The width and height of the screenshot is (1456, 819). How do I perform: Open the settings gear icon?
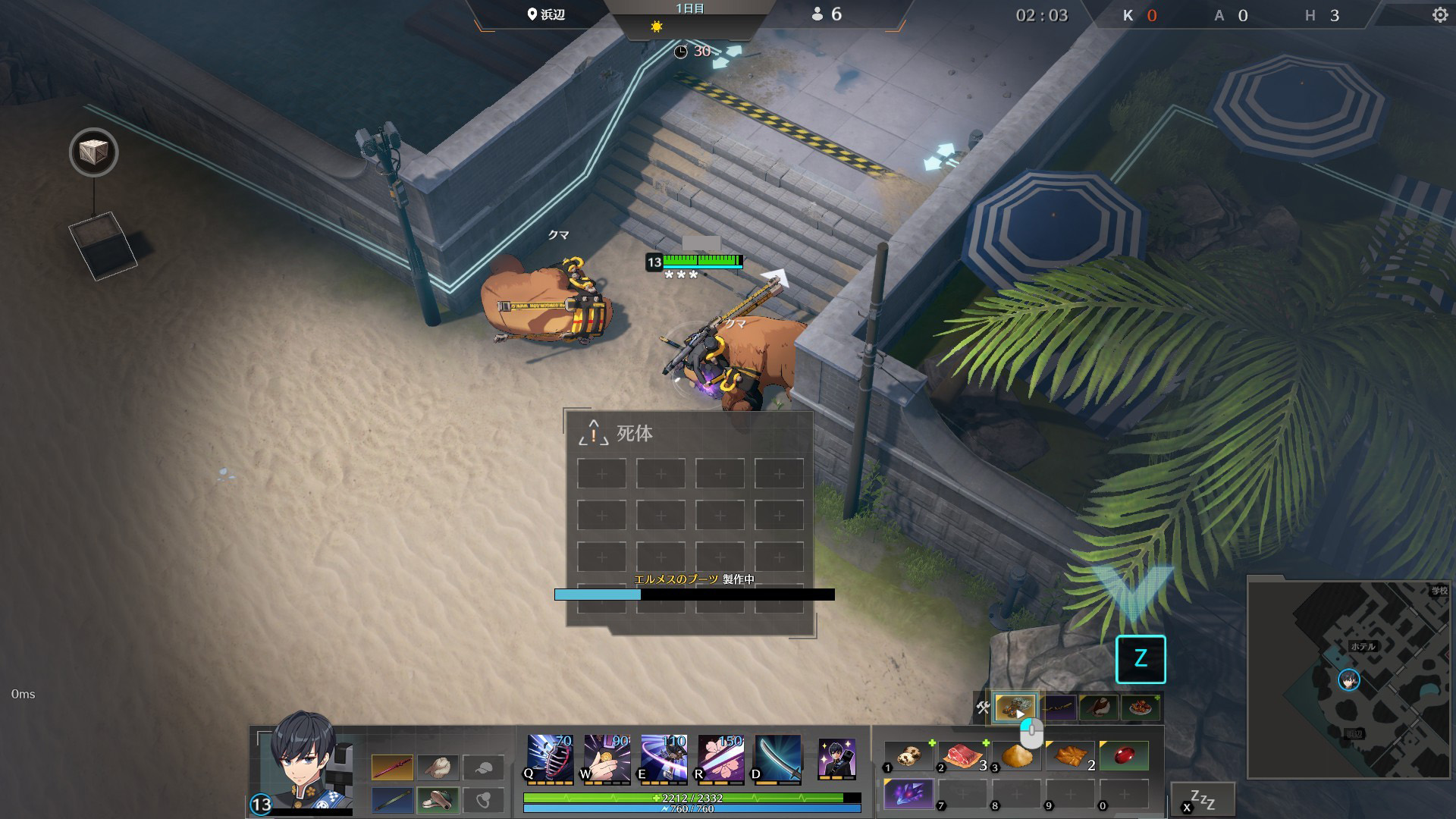tap(1439, 15)
